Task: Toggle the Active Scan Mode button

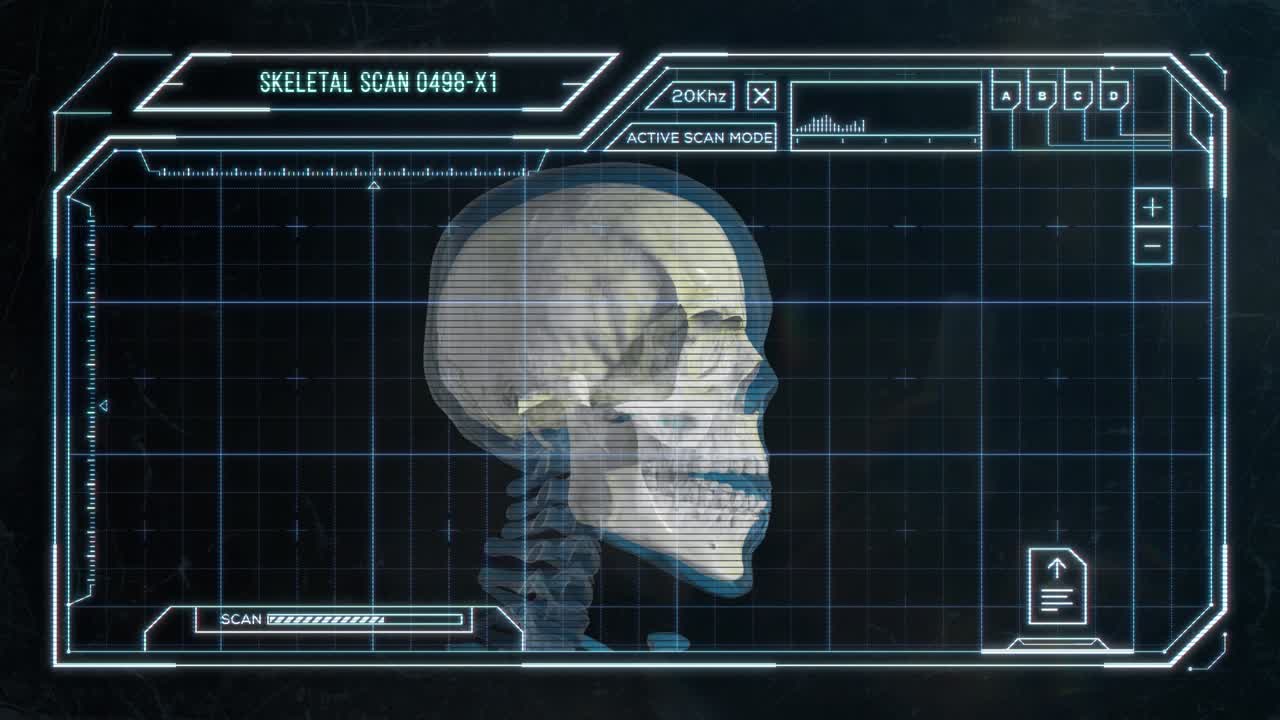Action: 699,138
